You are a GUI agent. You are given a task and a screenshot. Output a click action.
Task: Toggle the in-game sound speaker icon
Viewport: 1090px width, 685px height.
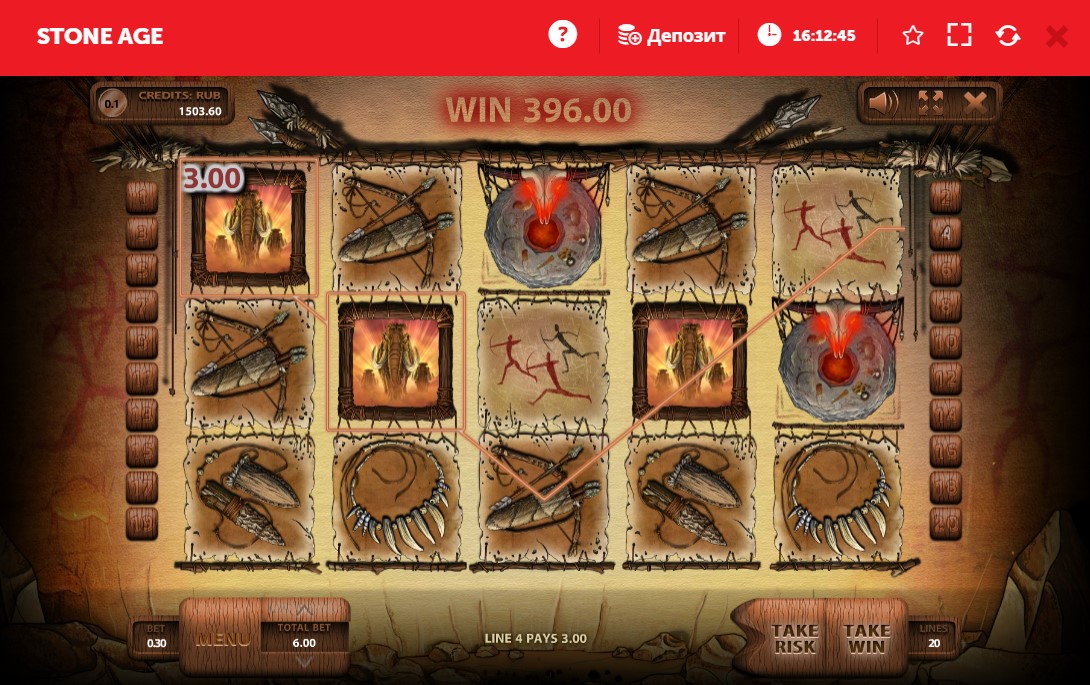tap(882, 102)
